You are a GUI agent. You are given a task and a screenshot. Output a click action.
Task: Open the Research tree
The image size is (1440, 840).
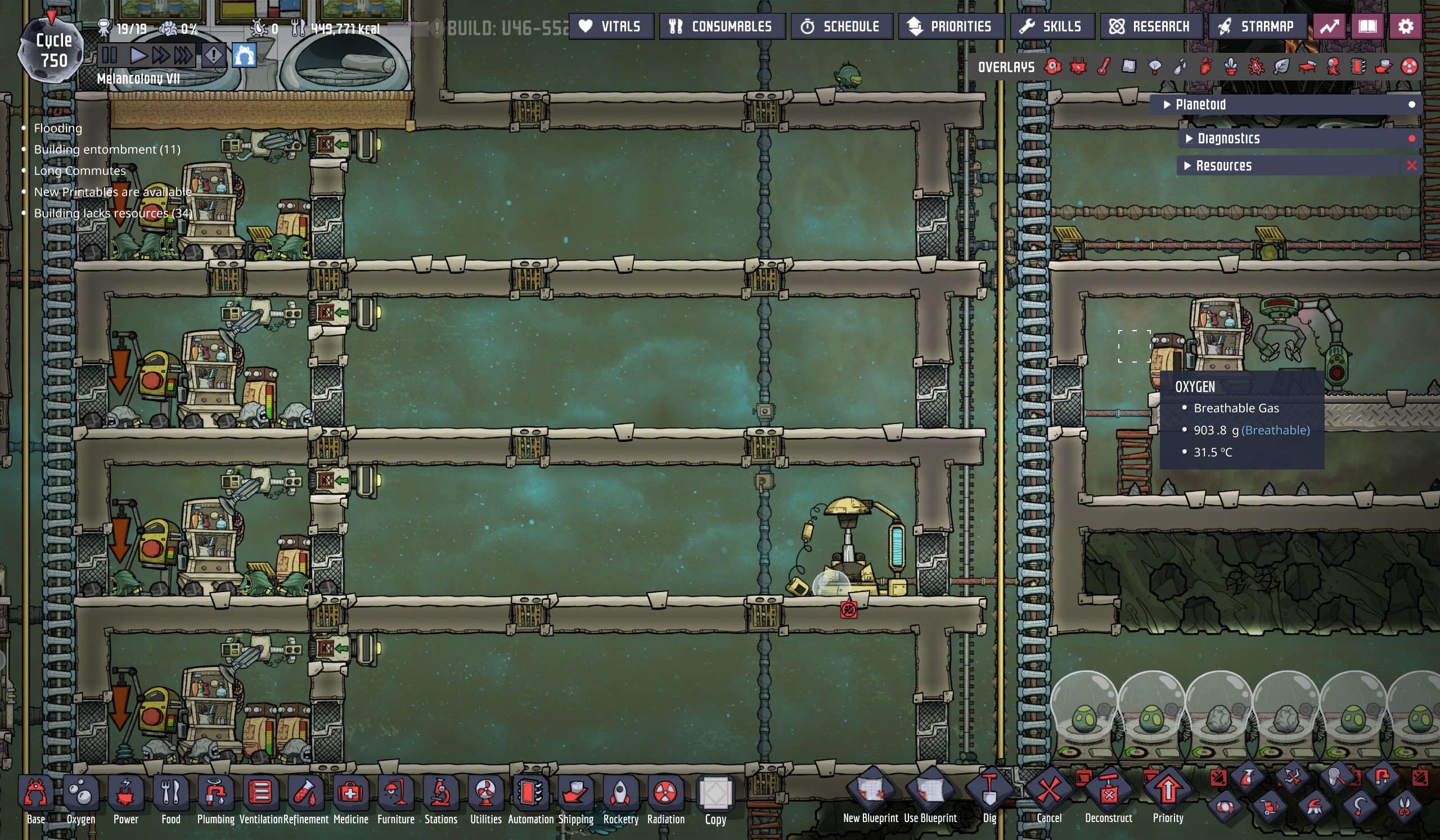[1150, 27]
